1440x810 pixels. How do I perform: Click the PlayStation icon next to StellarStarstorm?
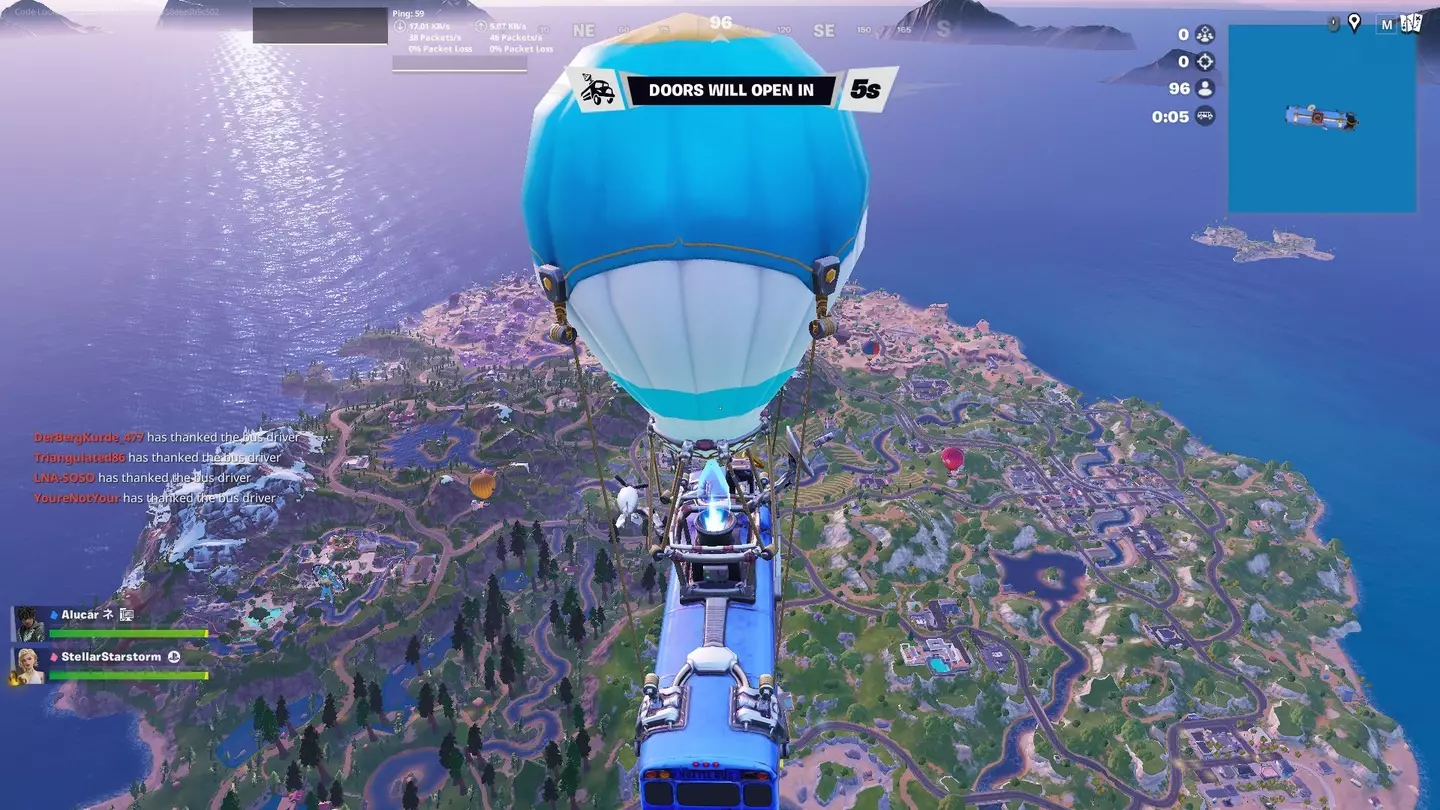click(174, 656)
